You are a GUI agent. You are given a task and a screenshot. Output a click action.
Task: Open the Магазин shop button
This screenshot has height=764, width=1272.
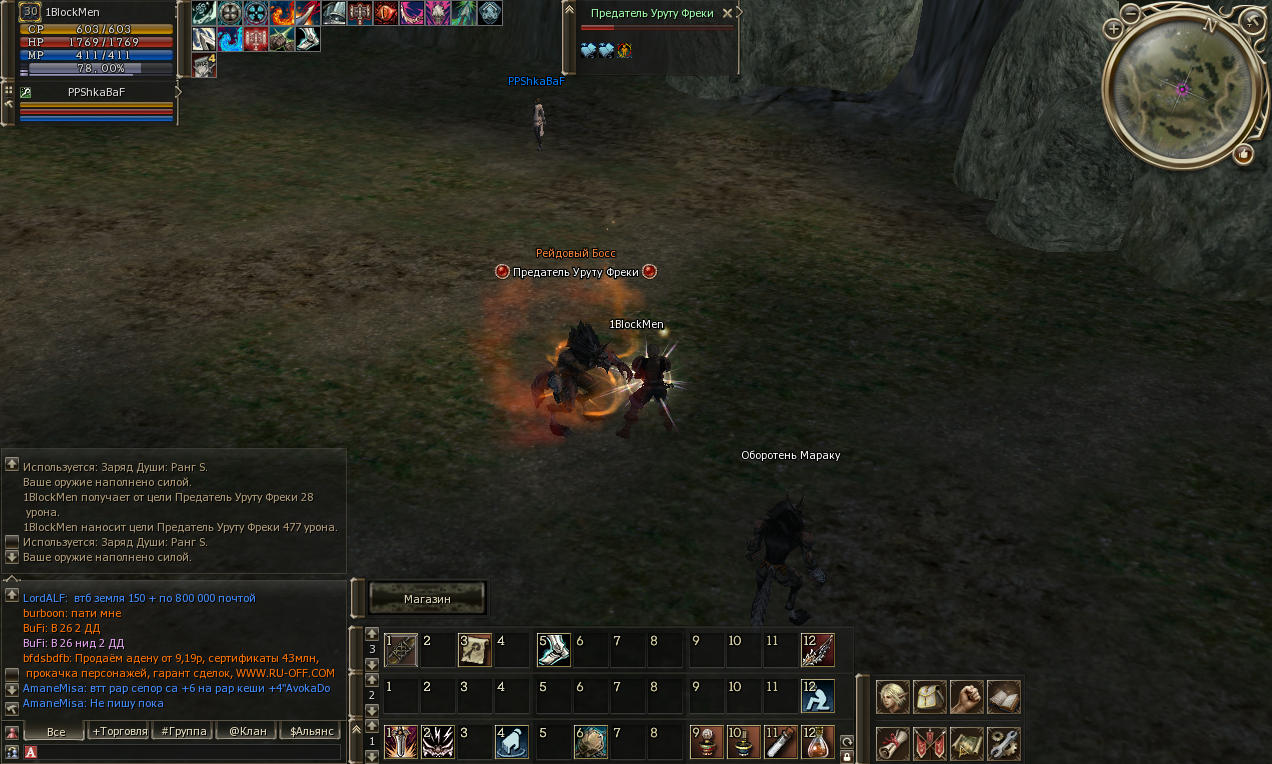click(427, 599)
